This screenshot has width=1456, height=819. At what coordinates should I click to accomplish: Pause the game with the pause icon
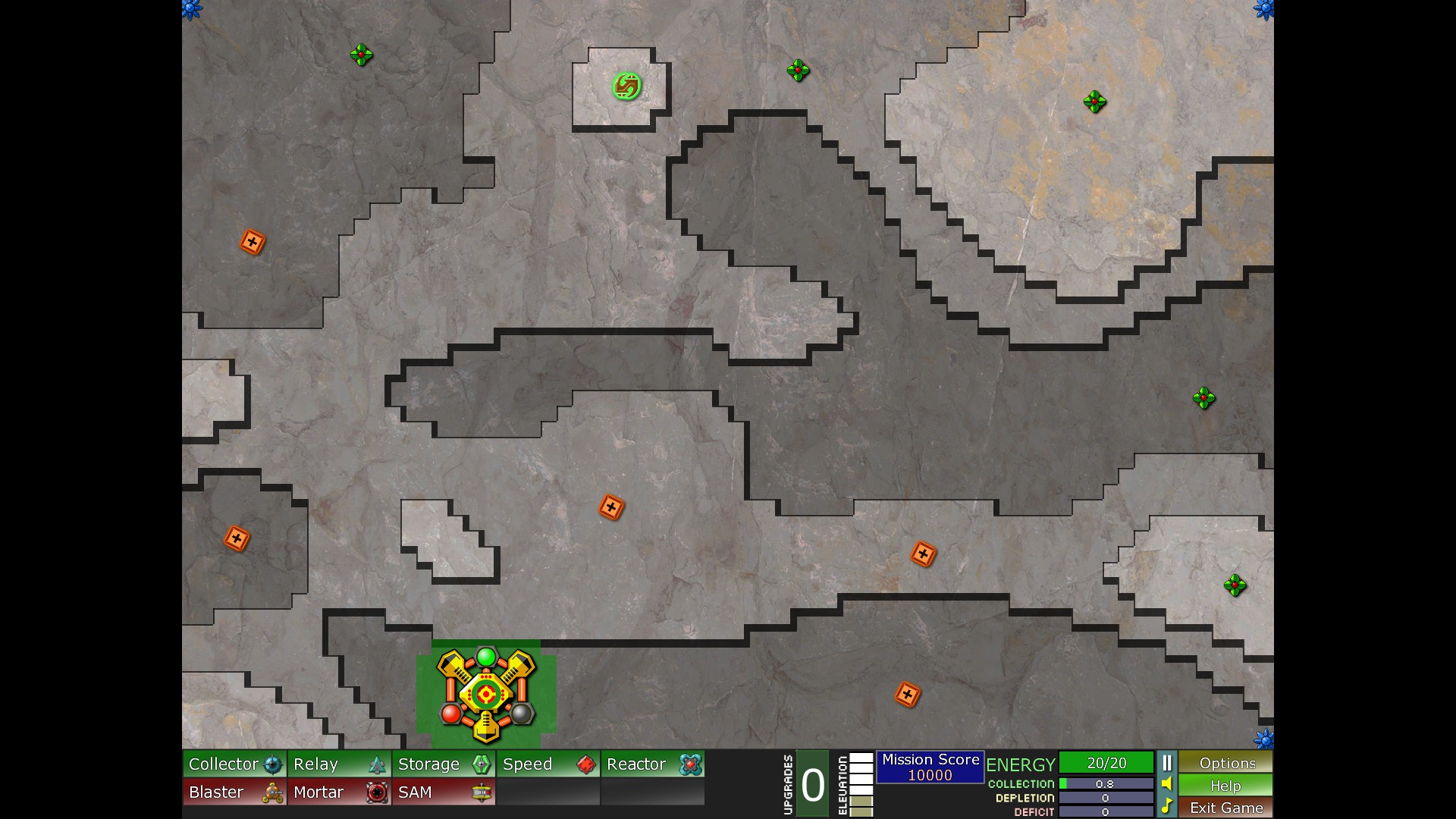tap(1167, 763)
